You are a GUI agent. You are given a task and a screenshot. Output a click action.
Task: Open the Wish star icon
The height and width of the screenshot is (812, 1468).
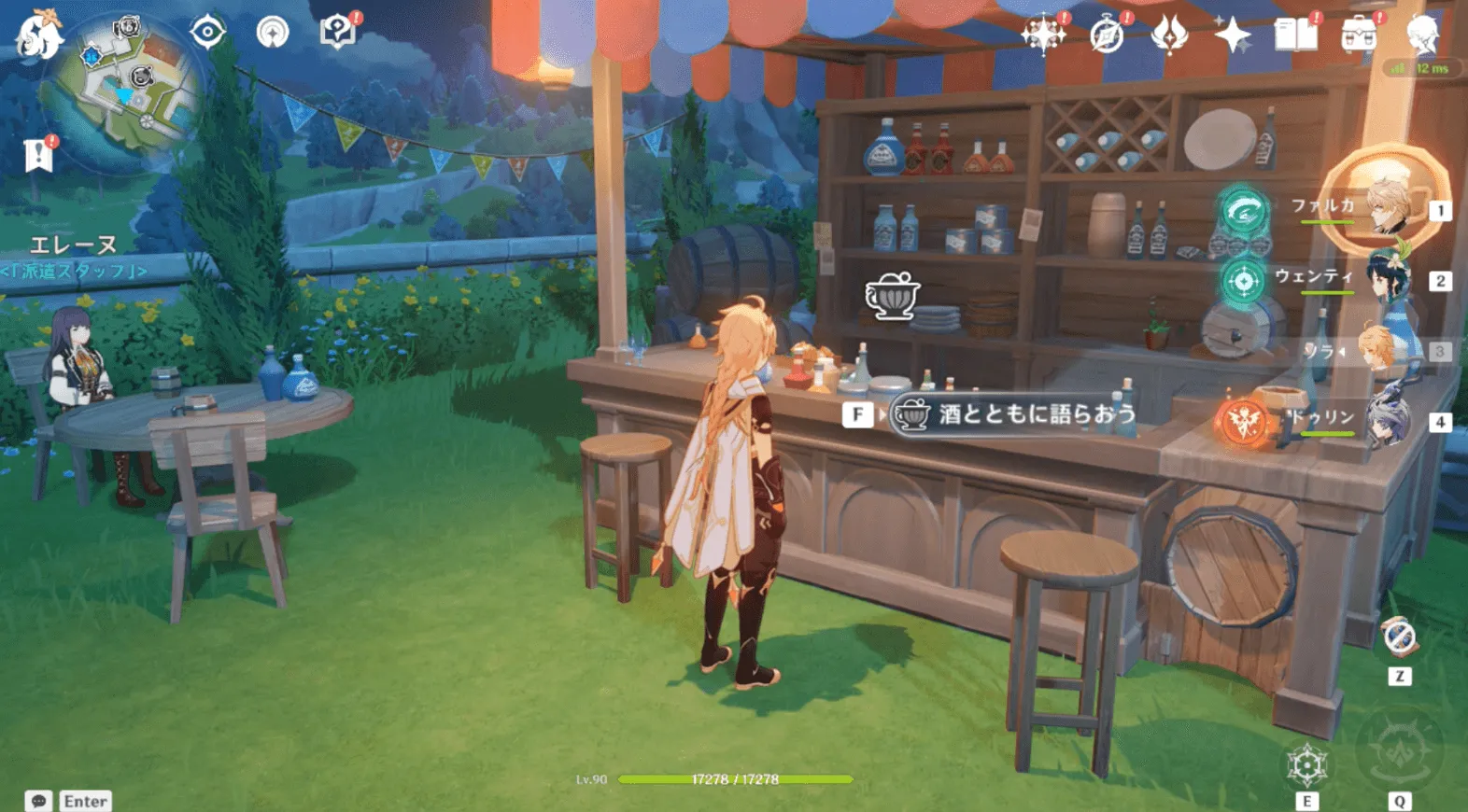[x=1235, y=35]
